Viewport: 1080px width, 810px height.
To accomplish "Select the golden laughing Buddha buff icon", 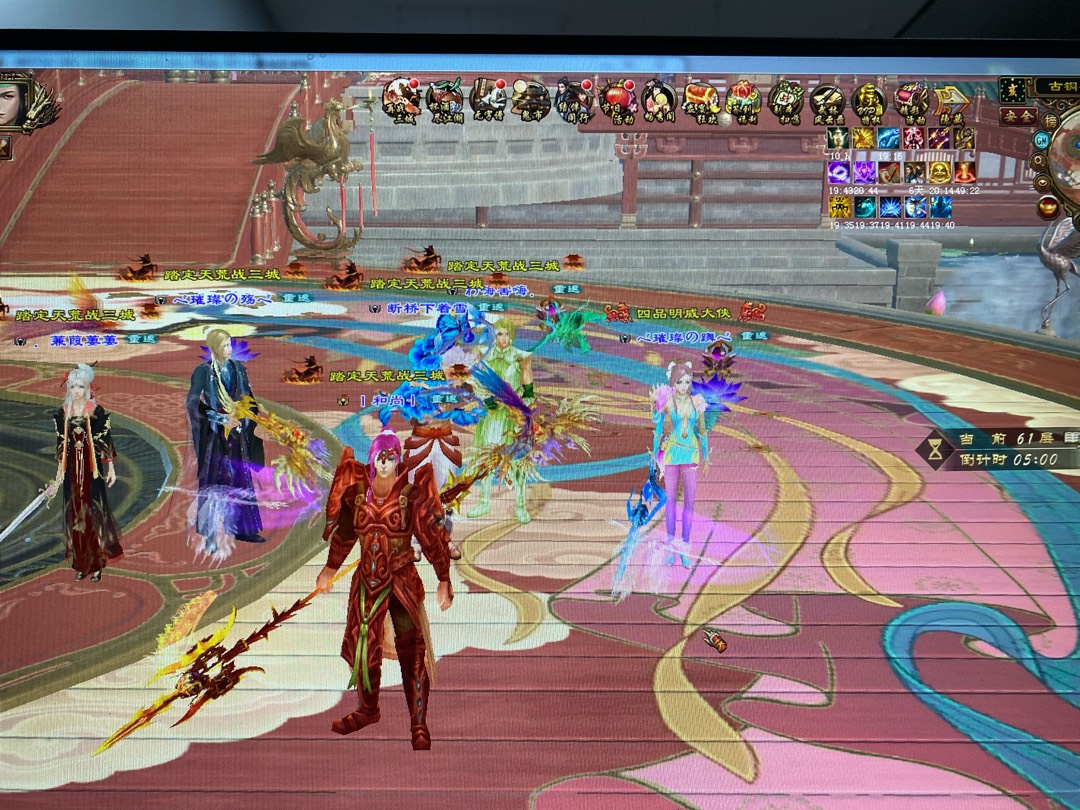I will point(941,172).
